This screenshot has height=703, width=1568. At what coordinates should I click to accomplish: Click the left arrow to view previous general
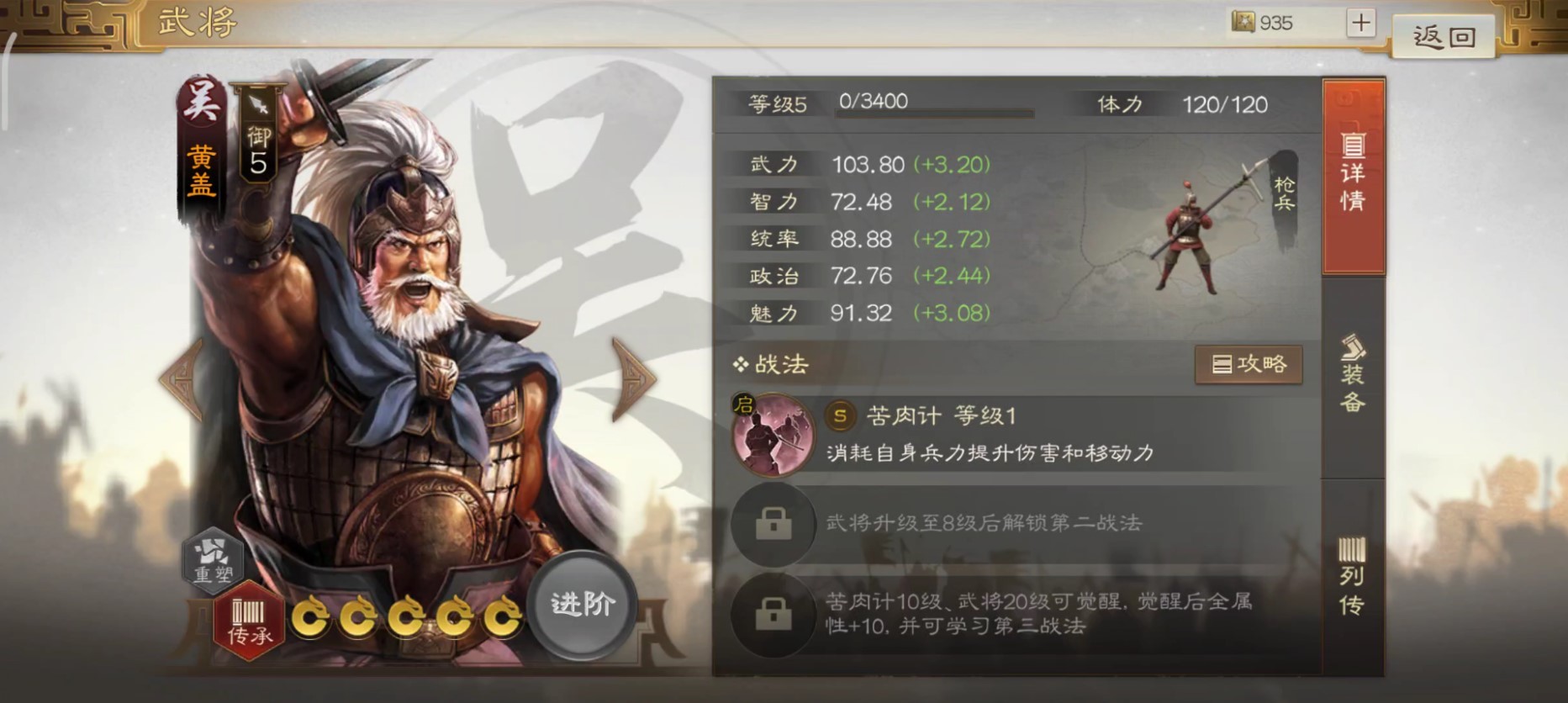[179, 380]
